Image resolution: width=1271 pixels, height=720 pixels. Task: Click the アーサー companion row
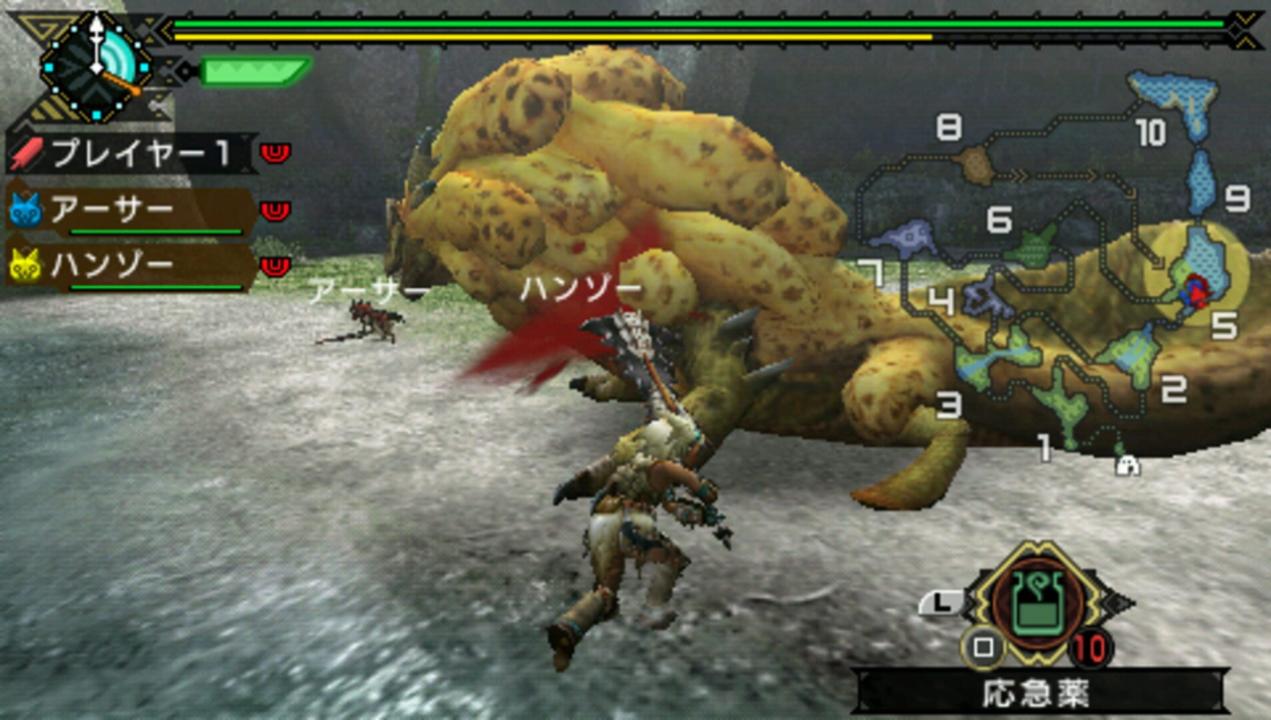[132, 211]
